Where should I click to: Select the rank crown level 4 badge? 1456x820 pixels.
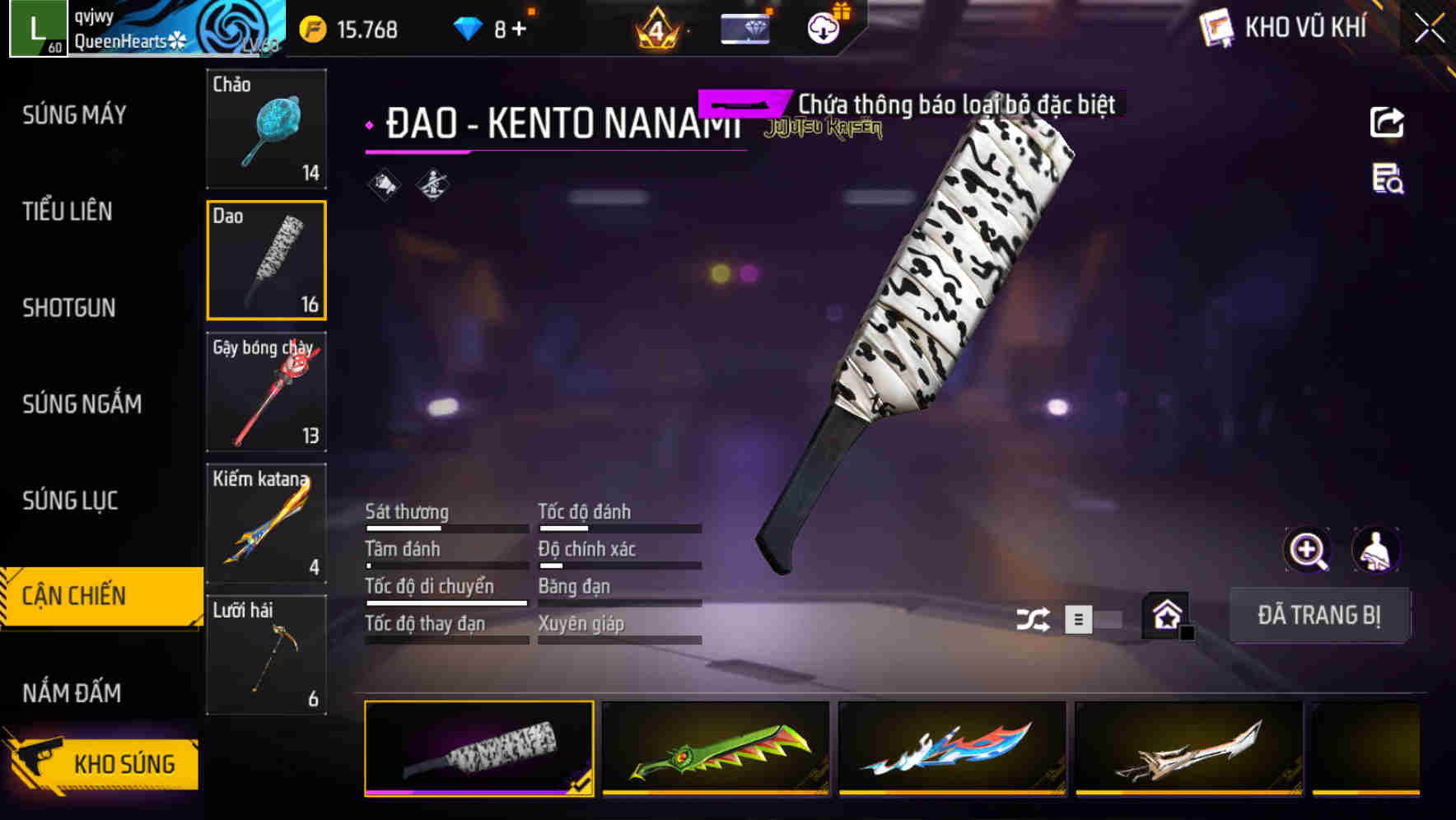(659, 27)
